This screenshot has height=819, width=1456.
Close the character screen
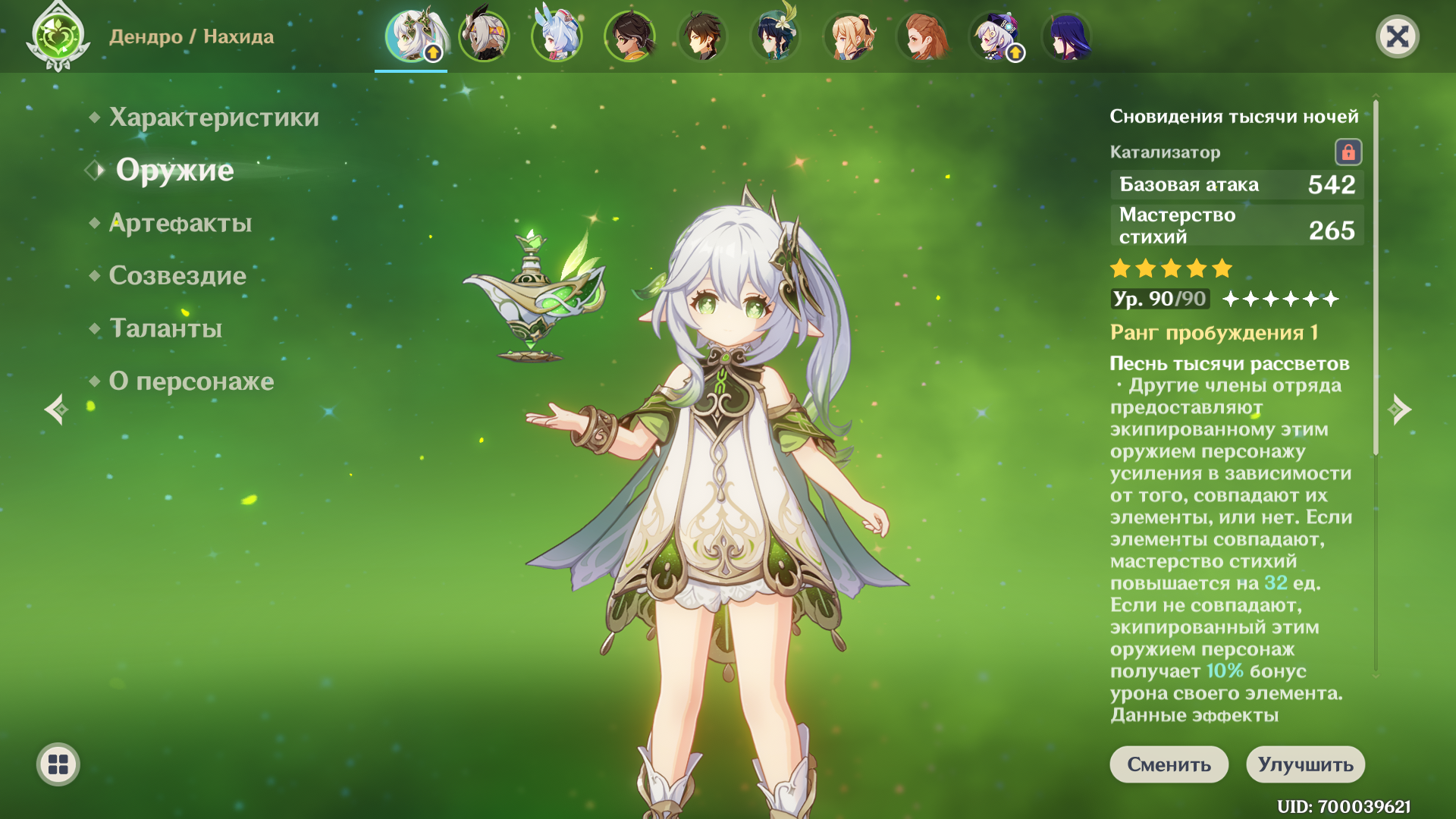point(1397,36)
